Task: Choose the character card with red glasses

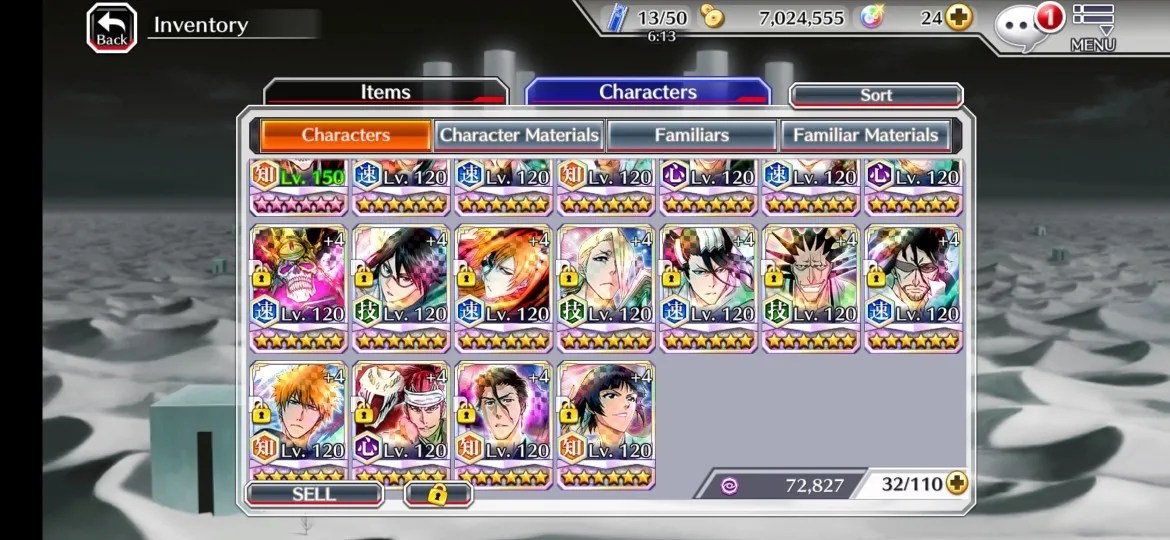Action: click(x=401, y=287)
